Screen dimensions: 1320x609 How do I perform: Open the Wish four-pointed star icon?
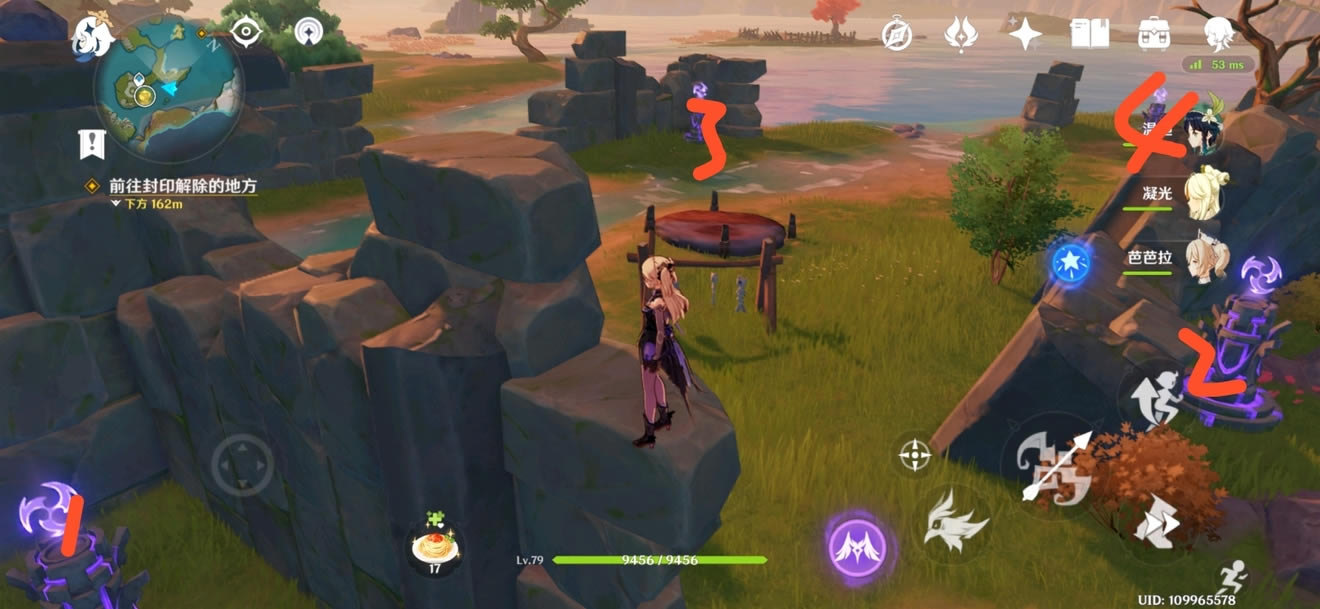click(1025, 35)
